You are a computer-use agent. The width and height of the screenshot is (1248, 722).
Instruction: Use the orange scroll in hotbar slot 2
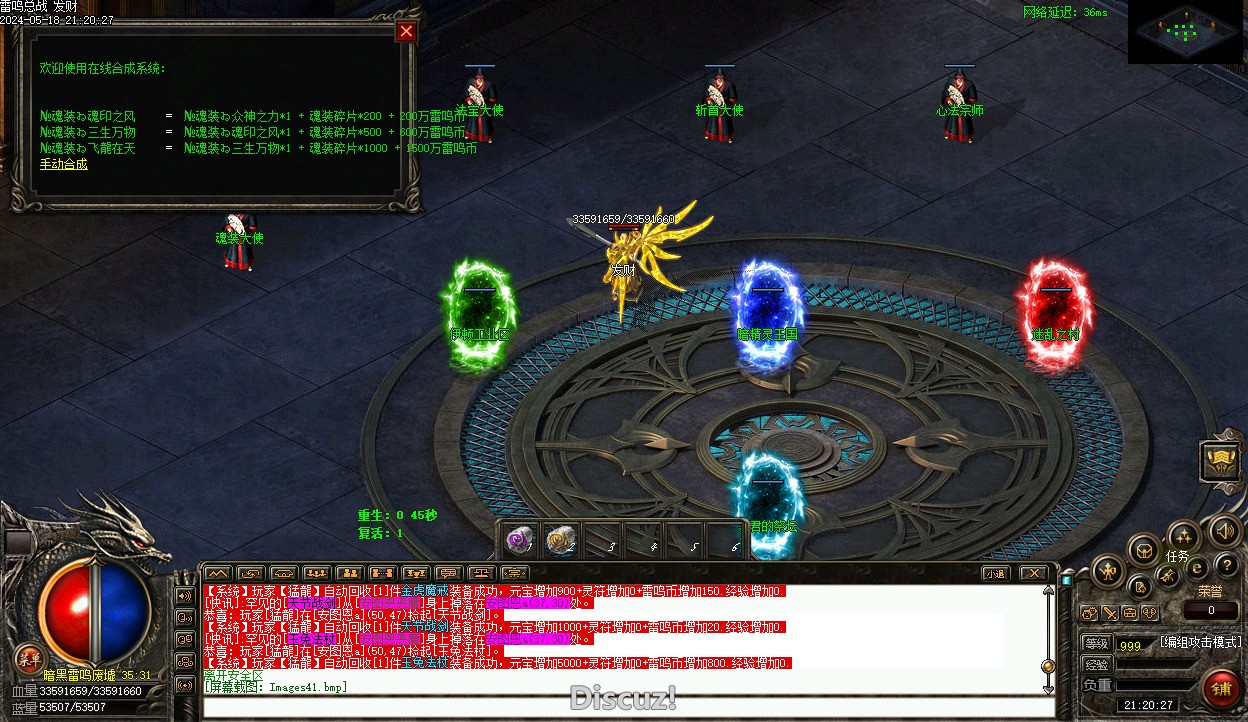tap(560, 540)
